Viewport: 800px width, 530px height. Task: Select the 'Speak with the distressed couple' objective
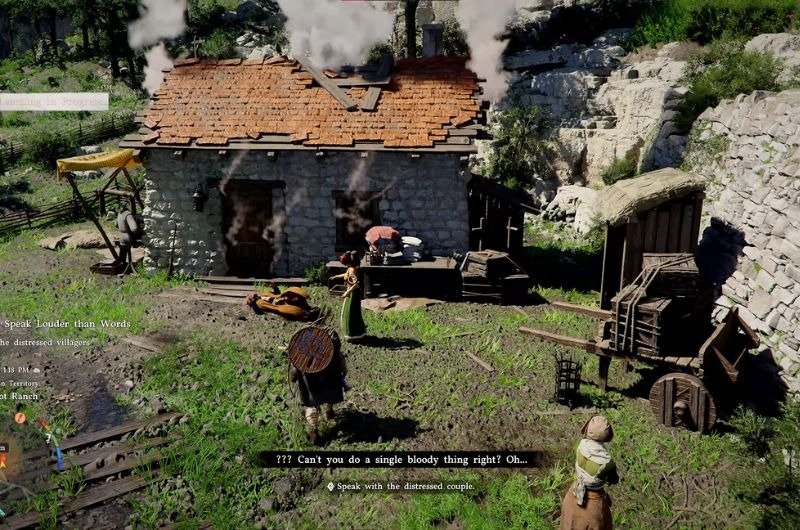pyautogui.click(x=400, y=487)
